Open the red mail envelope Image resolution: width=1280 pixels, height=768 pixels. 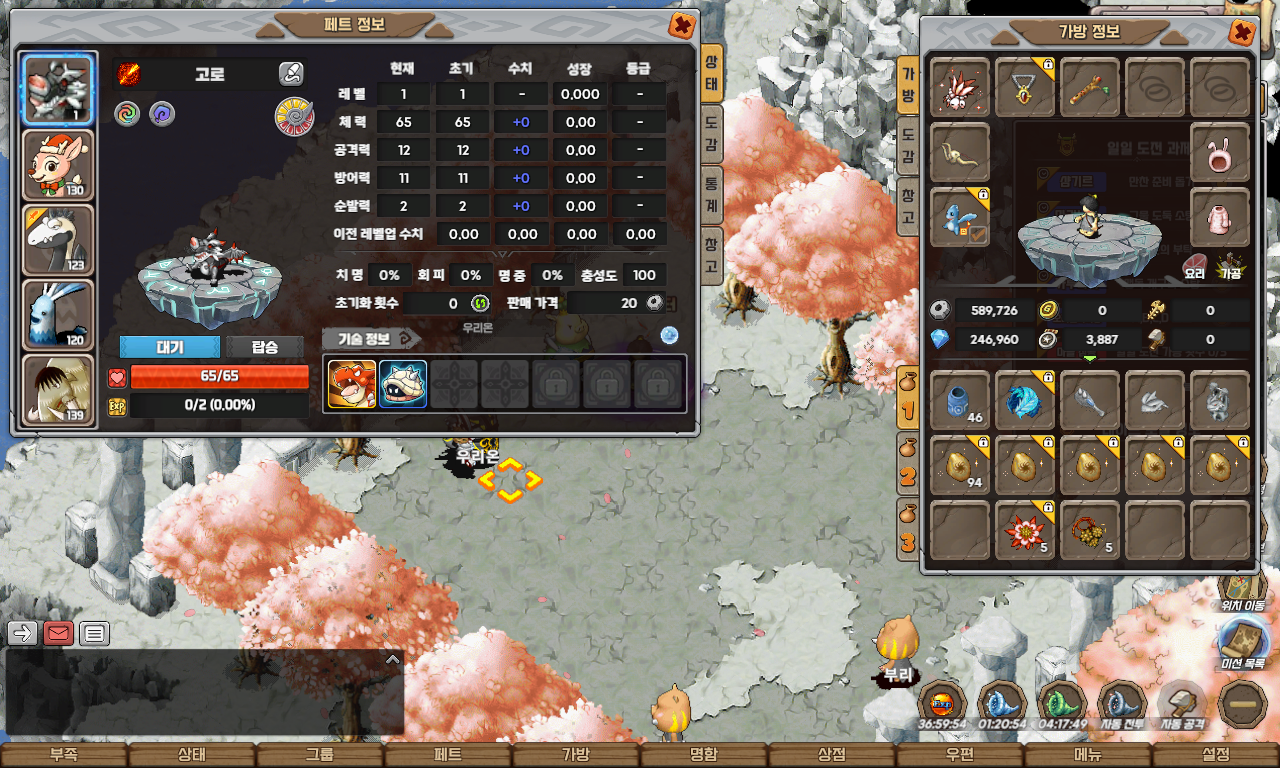pyautogui.click(x=59, y=633)
